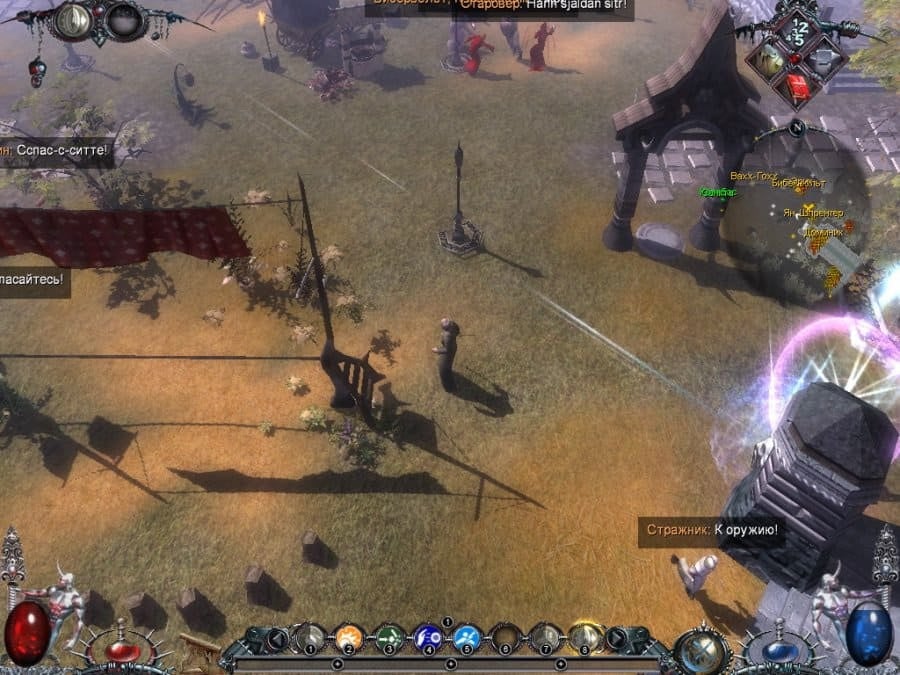The width and height of the screenshot is (900, 675).
Task: Select the golden round portrait at top left
Action: (73, 21)
